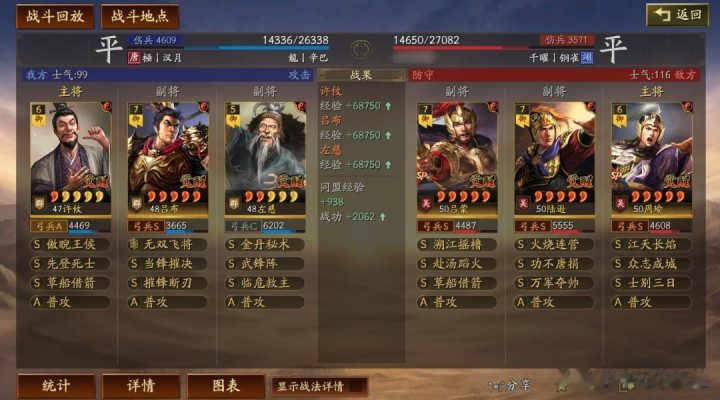
Task: View the 火烧连营 tactic
Action: (x=554, y=244)
